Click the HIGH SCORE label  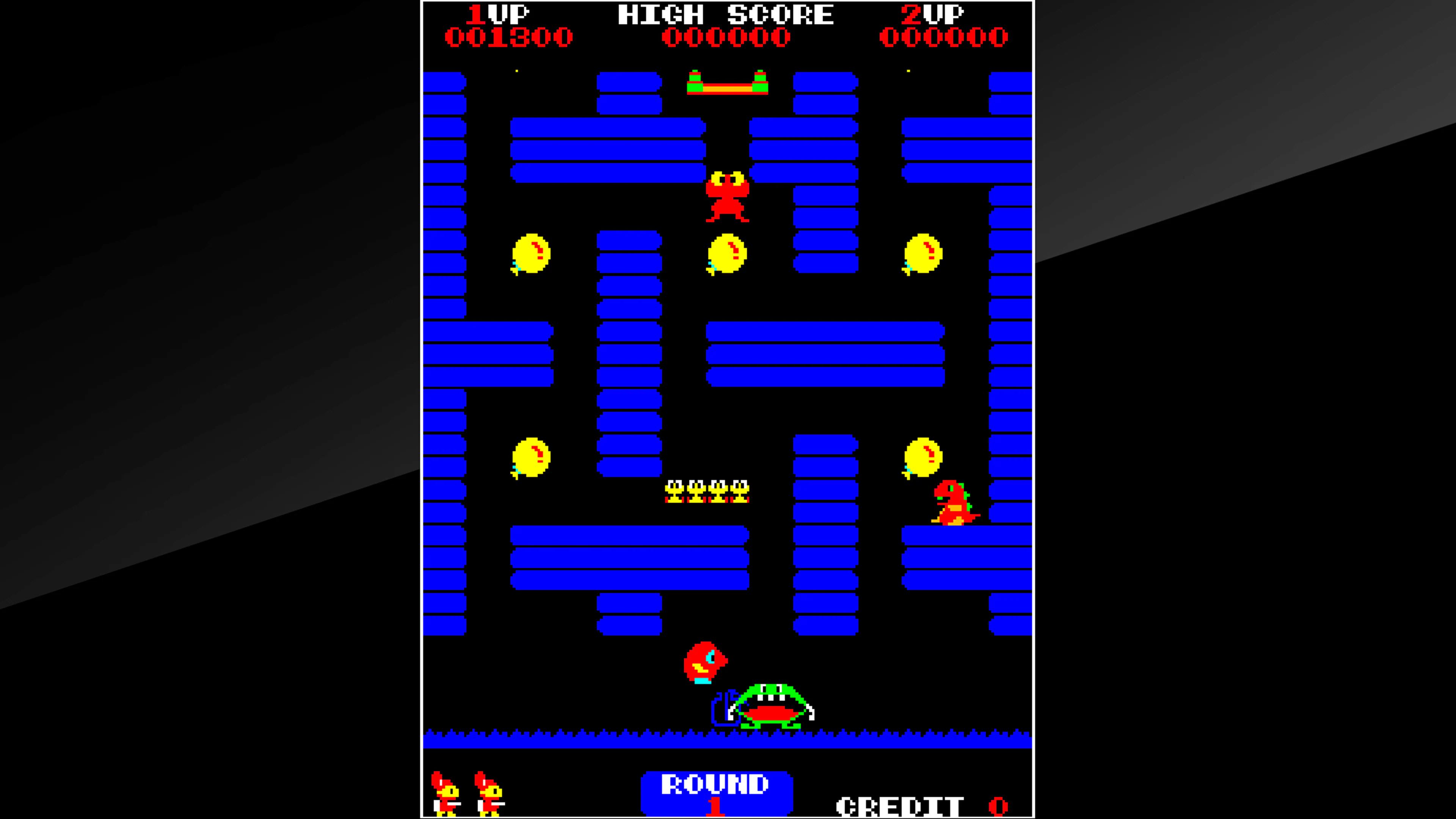click(726, 14)
